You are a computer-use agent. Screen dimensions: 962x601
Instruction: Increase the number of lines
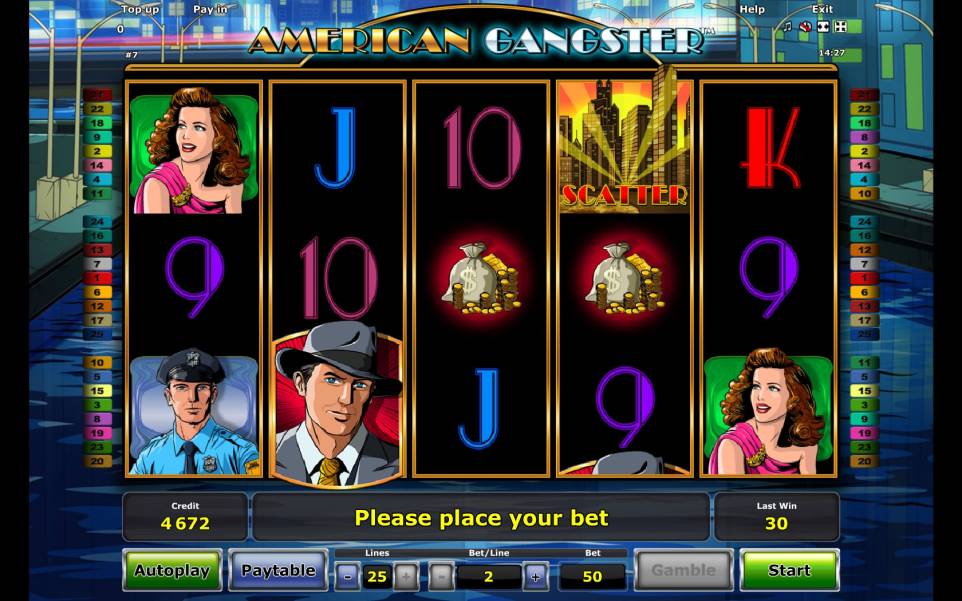405,576
